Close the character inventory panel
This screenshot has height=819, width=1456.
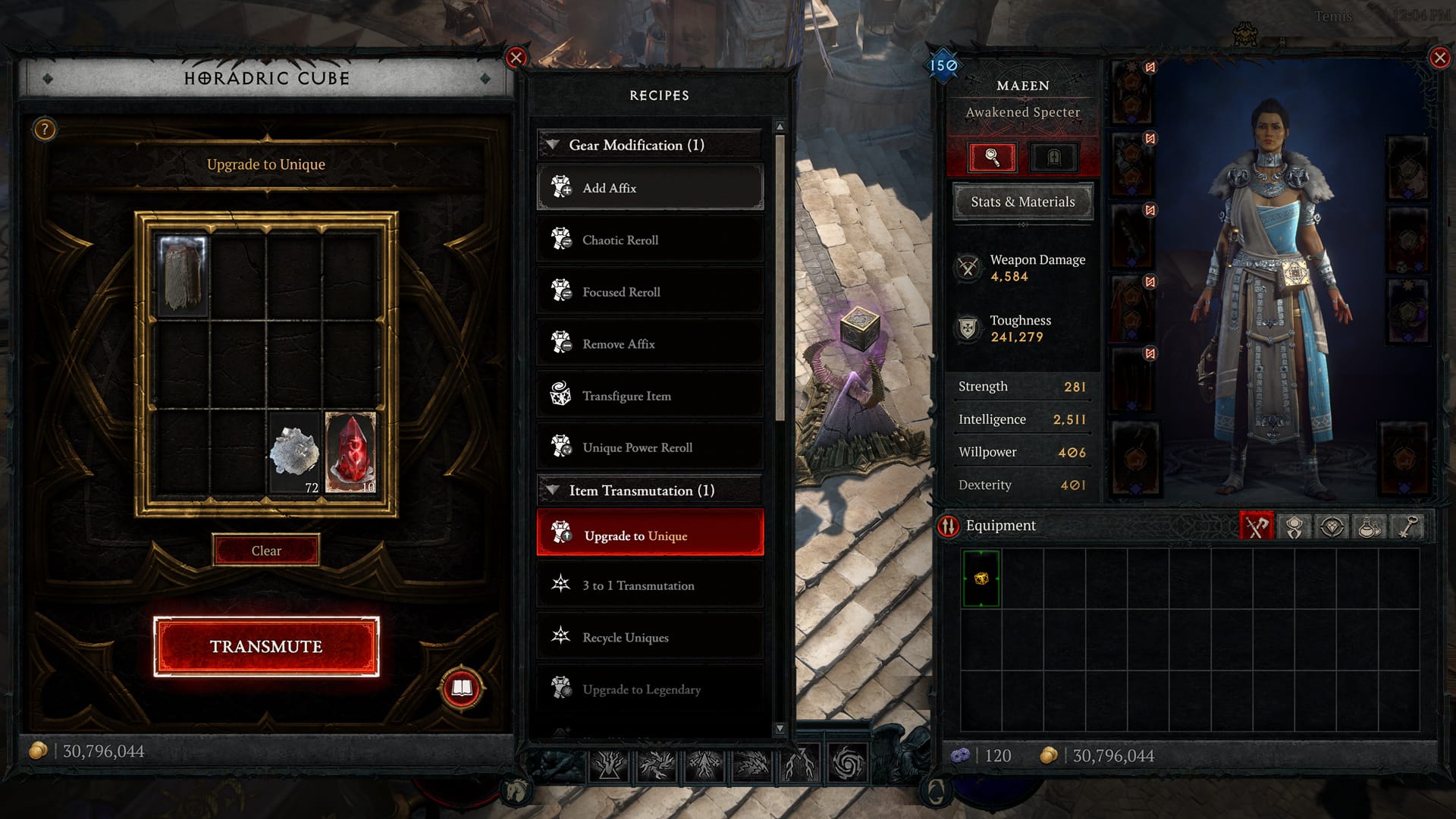click(1439, 58)
